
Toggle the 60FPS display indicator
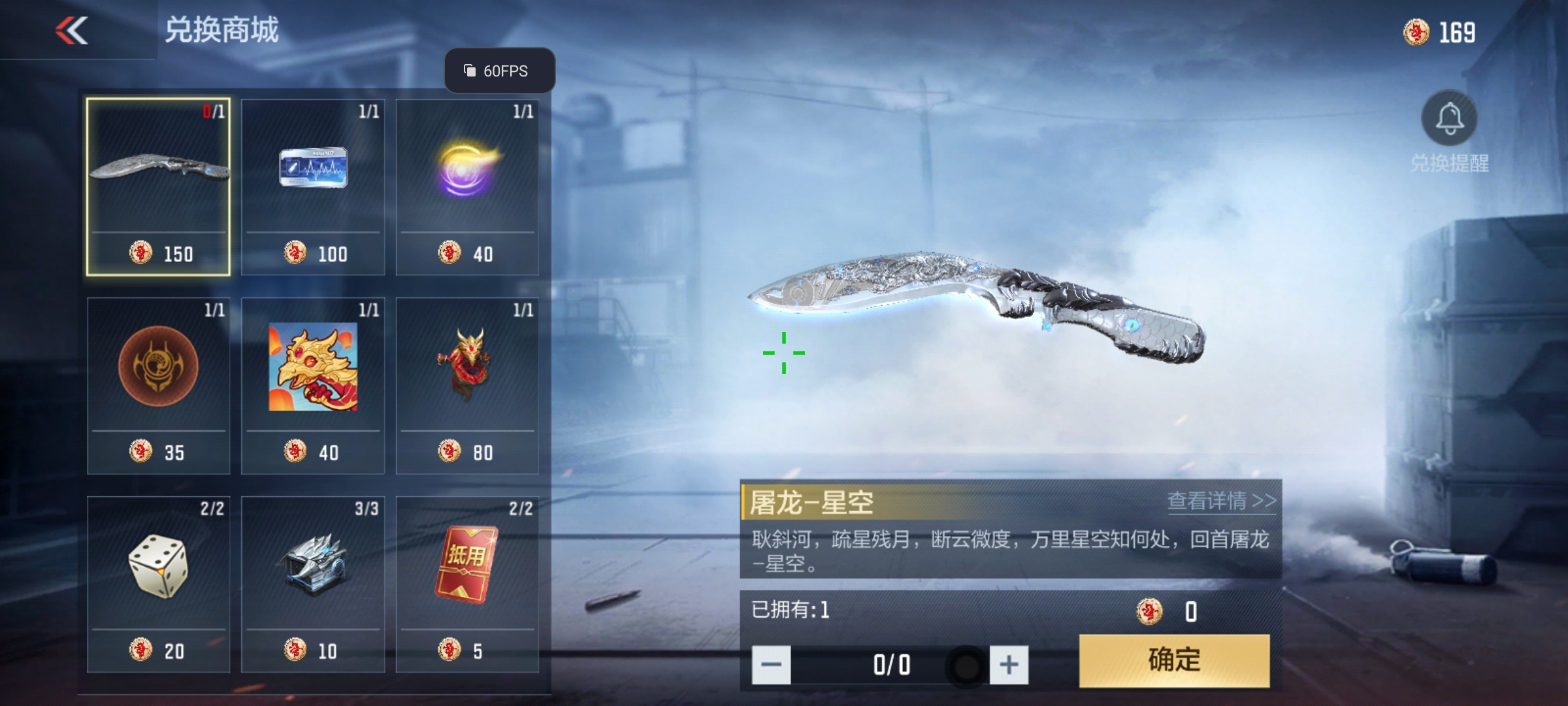click(x=500, y=71)
